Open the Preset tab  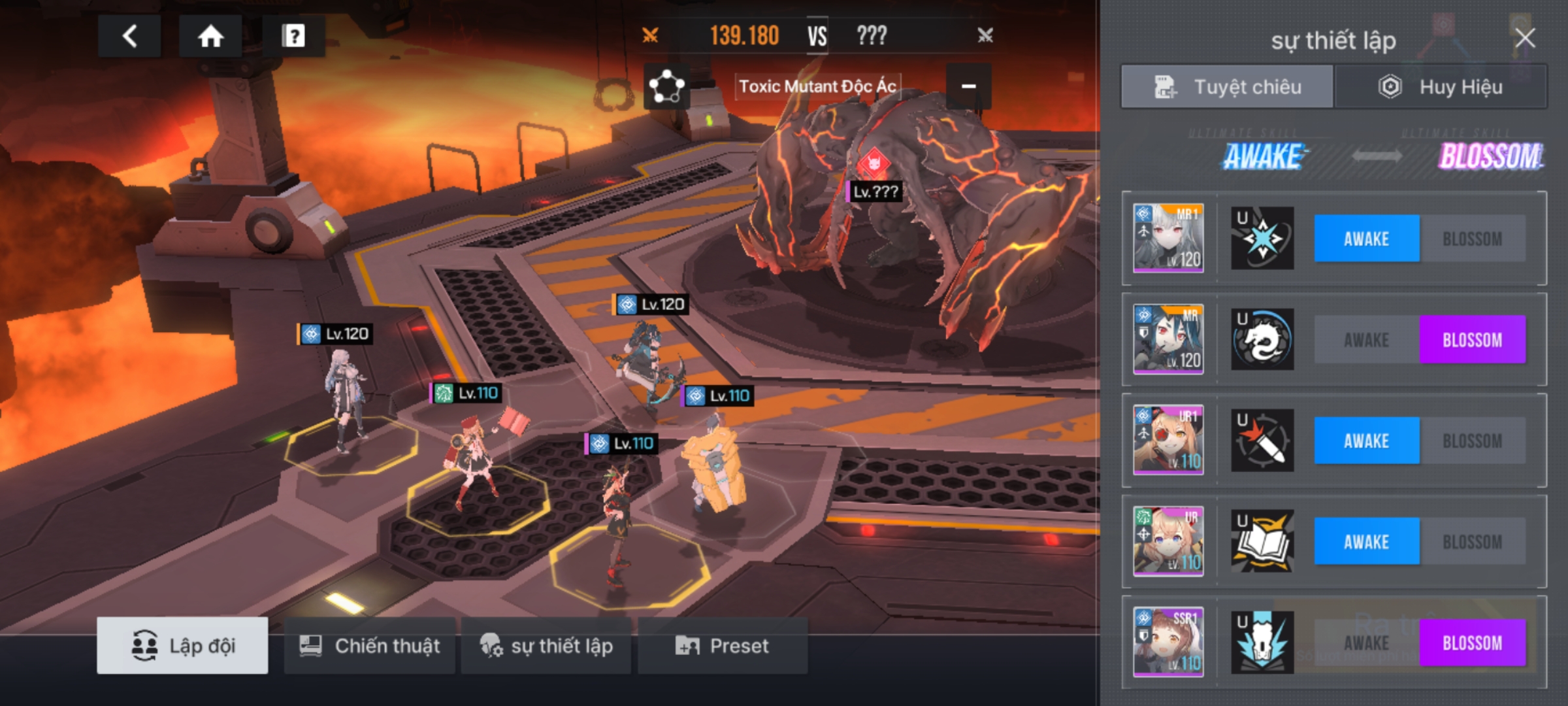point(723,646)
